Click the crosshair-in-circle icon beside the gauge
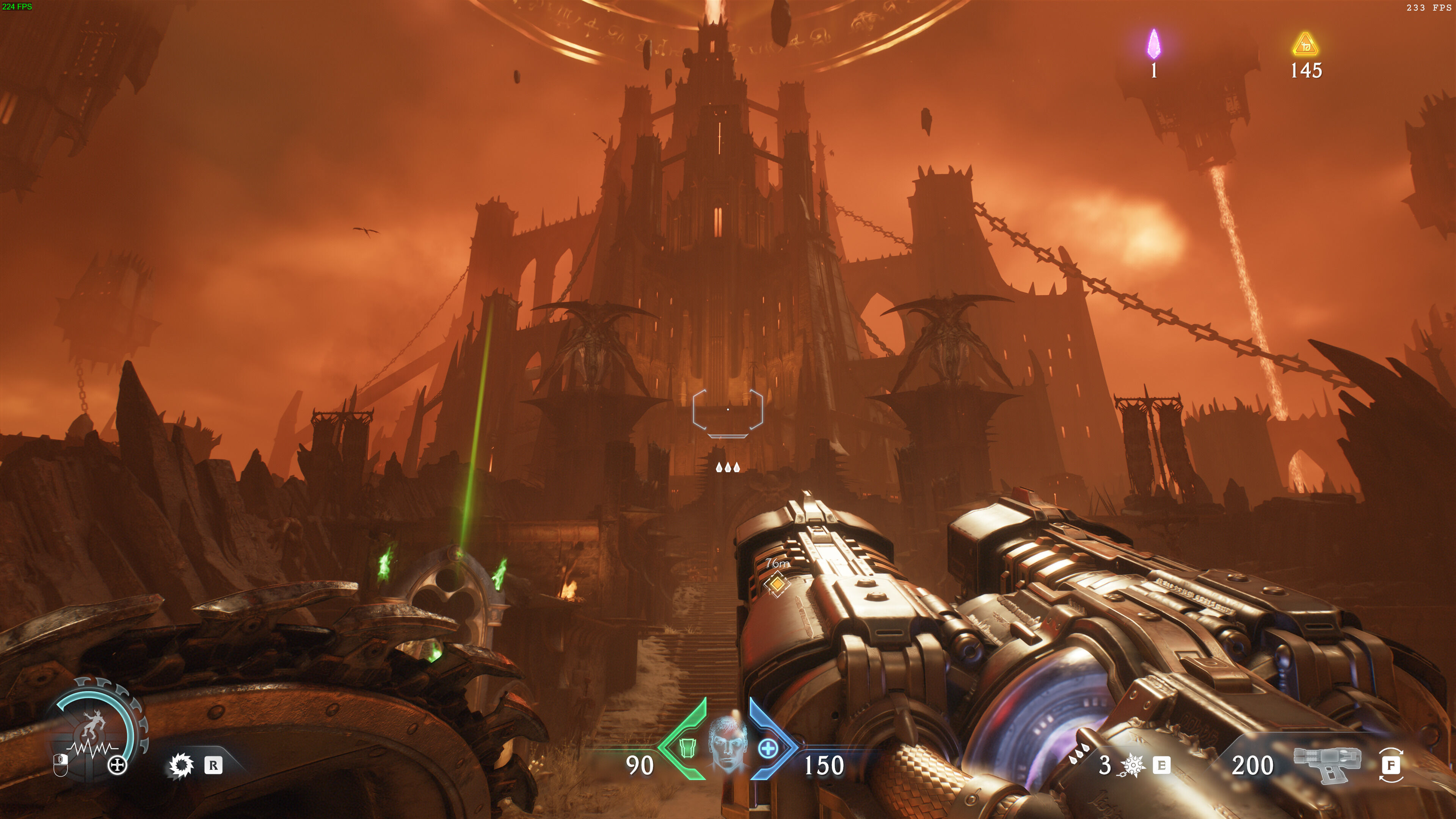 pos(118,766)
